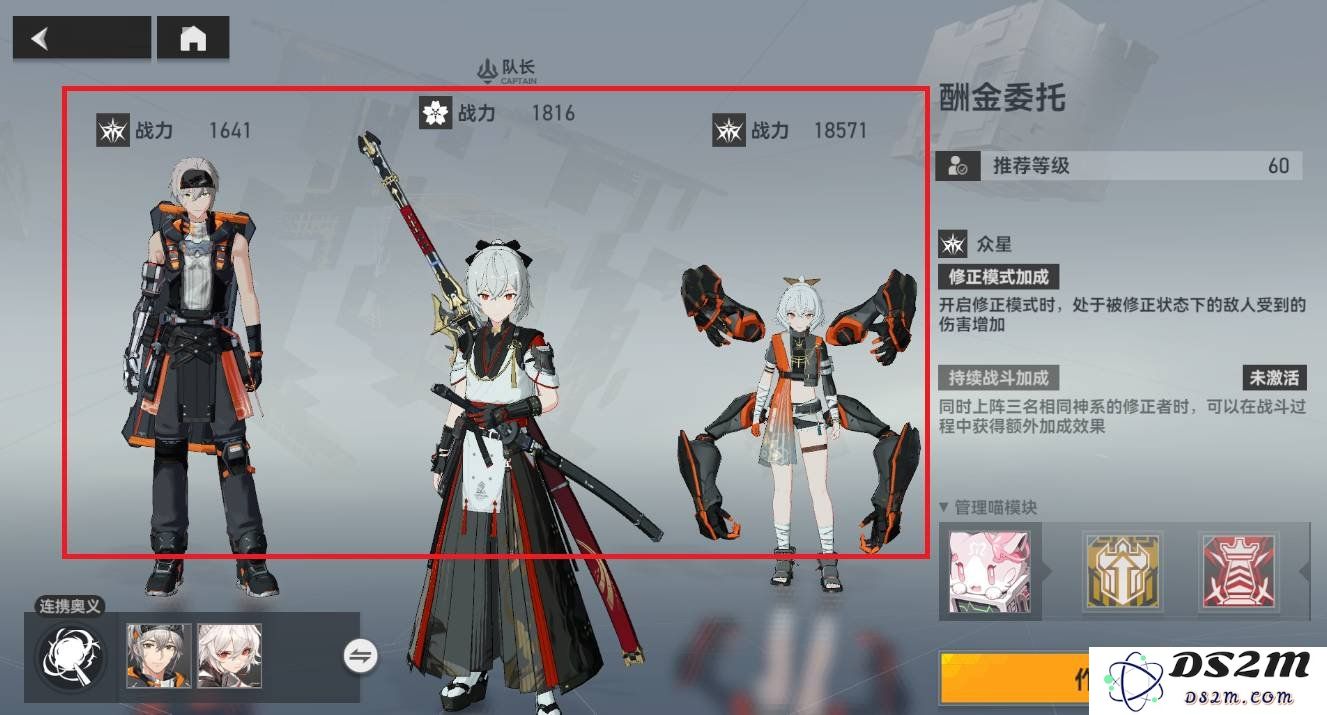Choose the white-haired red-eyed combo portrait
Screen dimensions: 1327x715
[x=229, y=656]
